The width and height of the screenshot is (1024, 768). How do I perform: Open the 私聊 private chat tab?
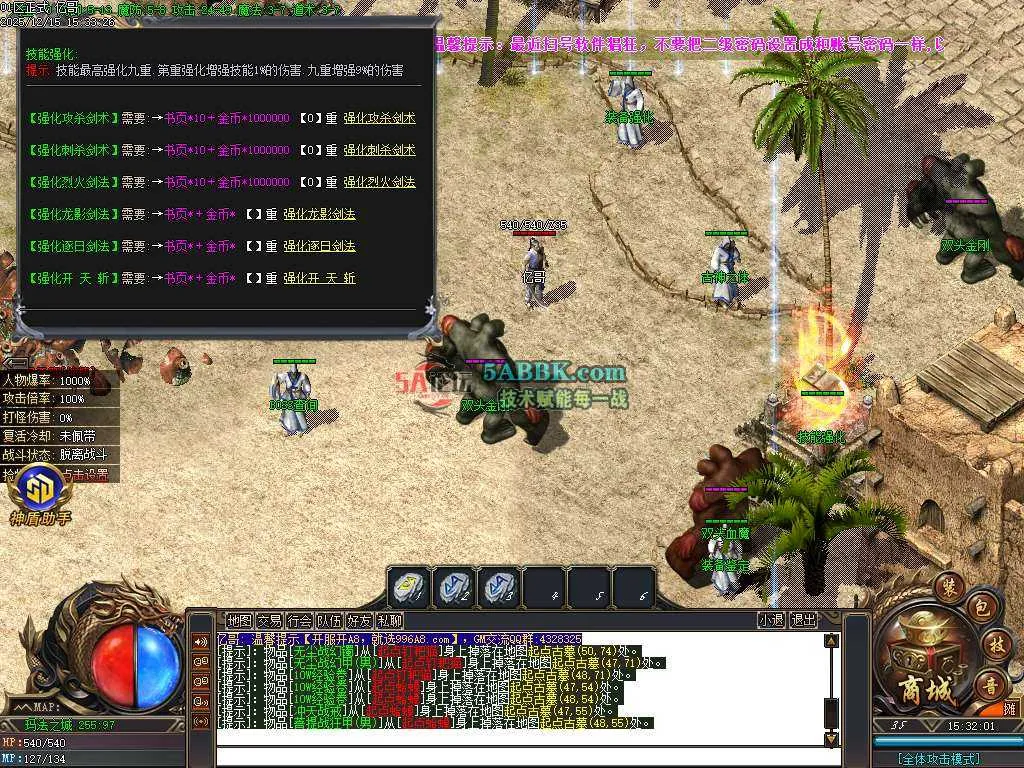pos(389,620)
